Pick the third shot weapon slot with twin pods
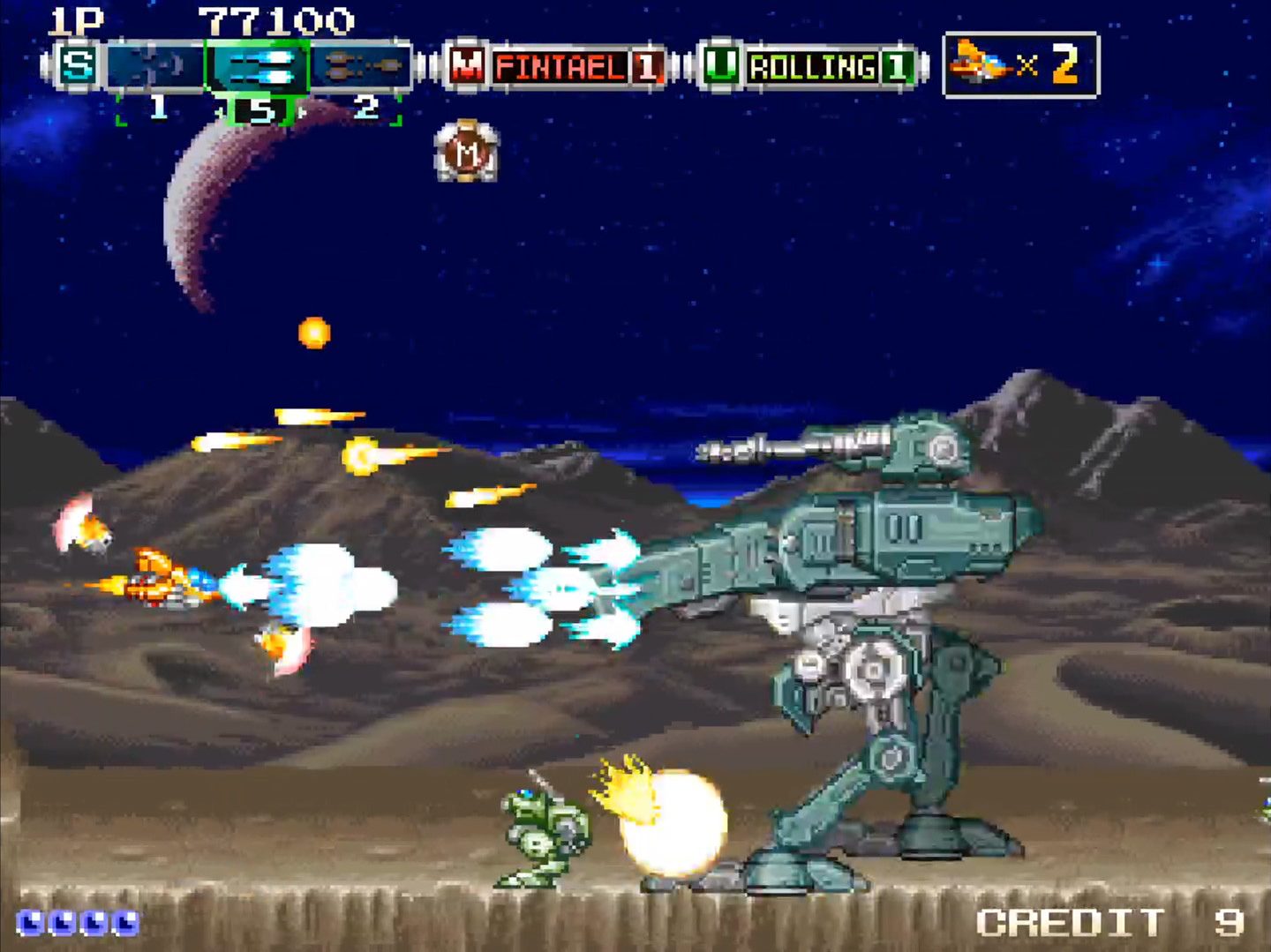 (x=361, y=66)
